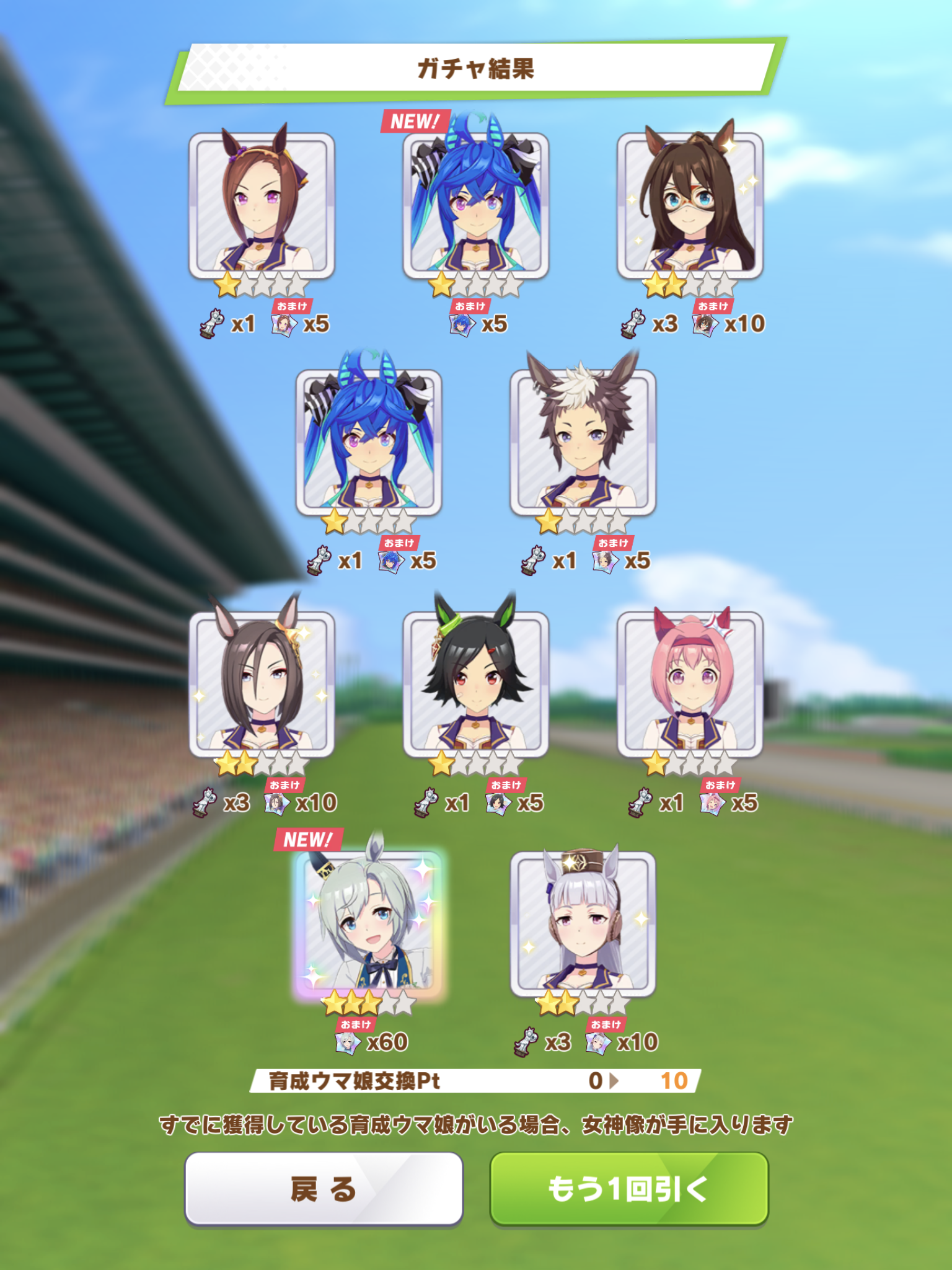952x1270 pixels.
Task: Pick the pink-haired girl portrait
Action: tap(690, 683)
